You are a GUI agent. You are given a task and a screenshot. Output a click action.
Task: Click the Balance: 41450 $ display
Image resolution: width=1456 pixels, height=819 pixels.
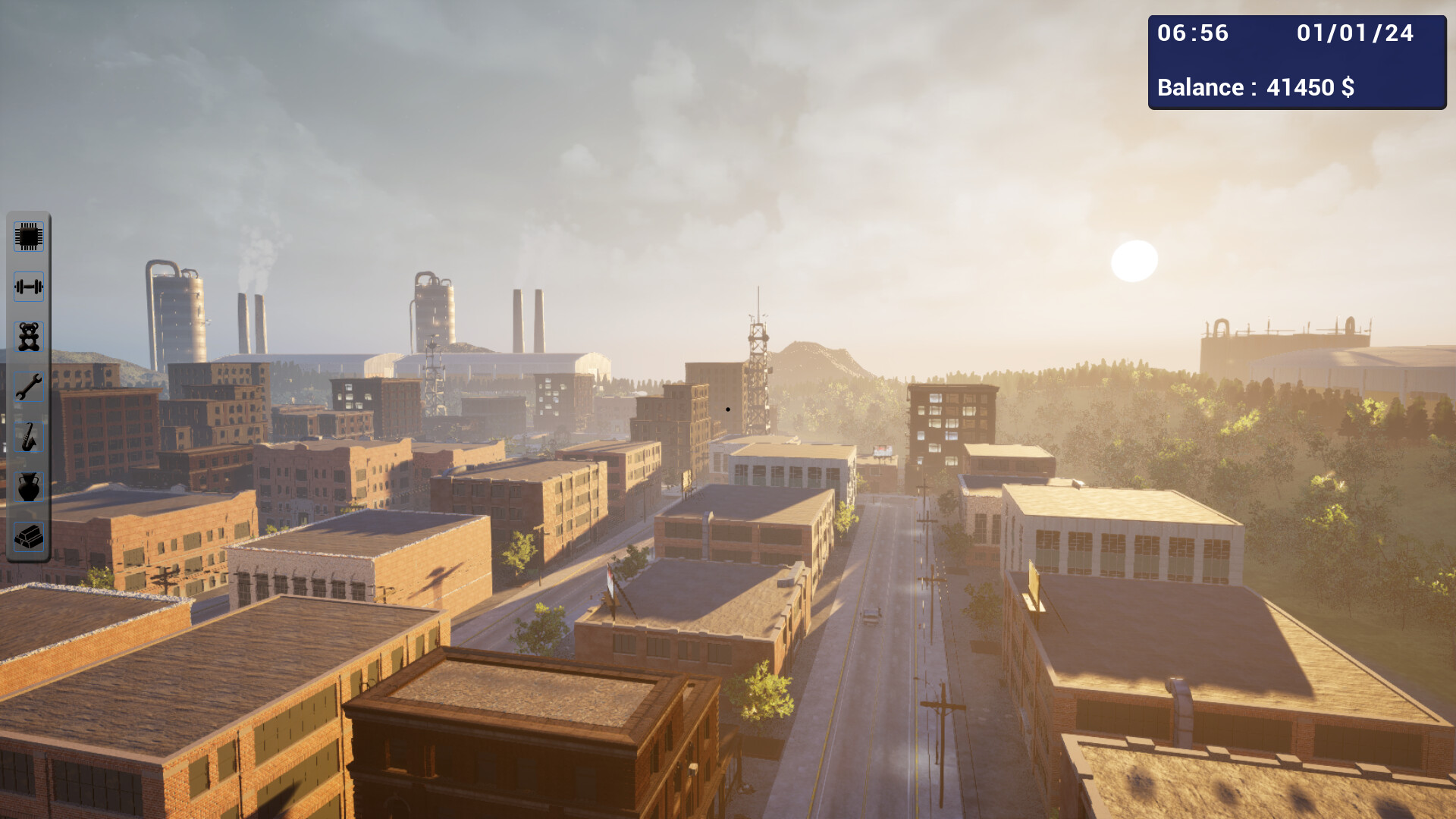click(x=1257, y=87)
